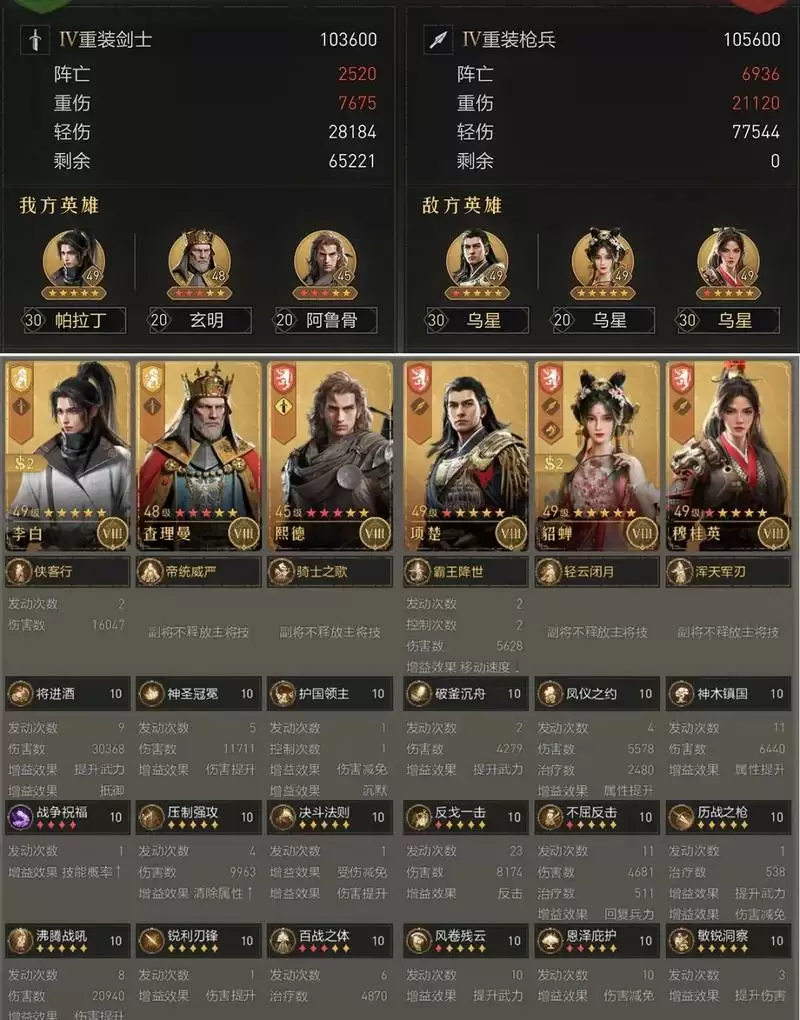
Task: Select the 貂蝉 hero card
Action: pyautogui.click(x=597, y=455)
